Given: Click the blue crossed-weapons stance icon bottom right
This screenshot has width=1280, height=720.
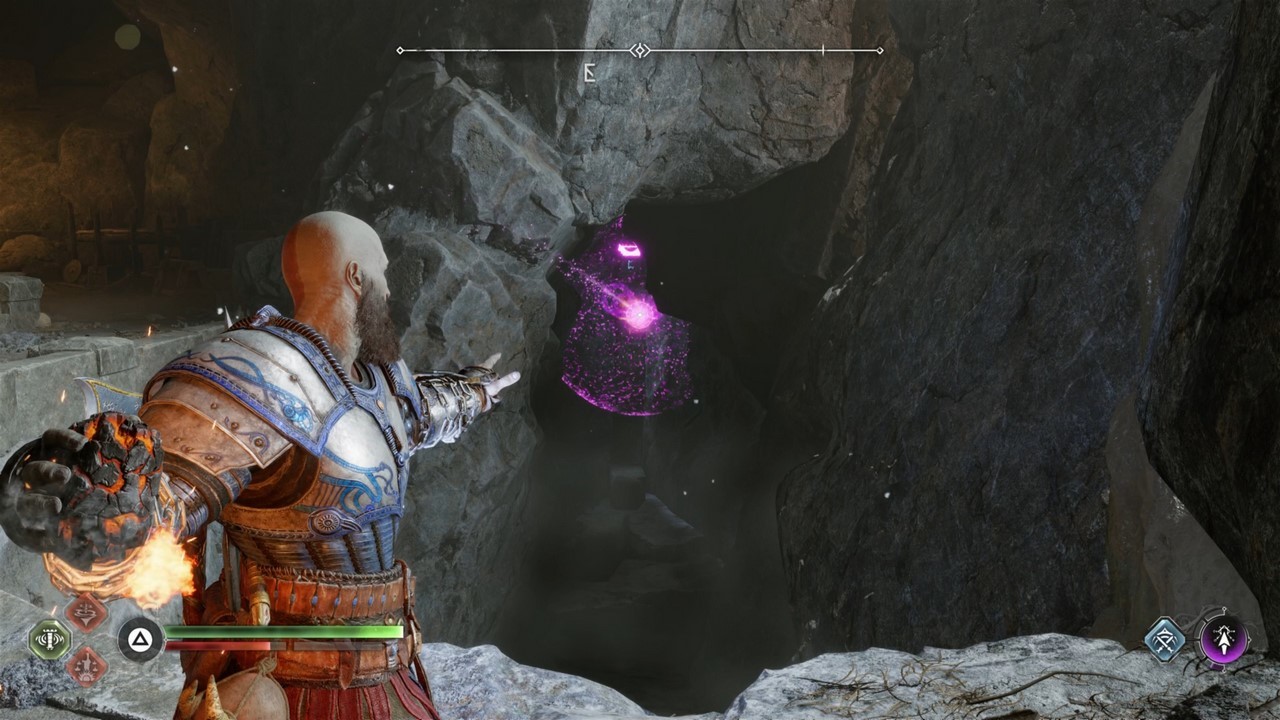Looking at the screenshot, I should pos(1165,639).
